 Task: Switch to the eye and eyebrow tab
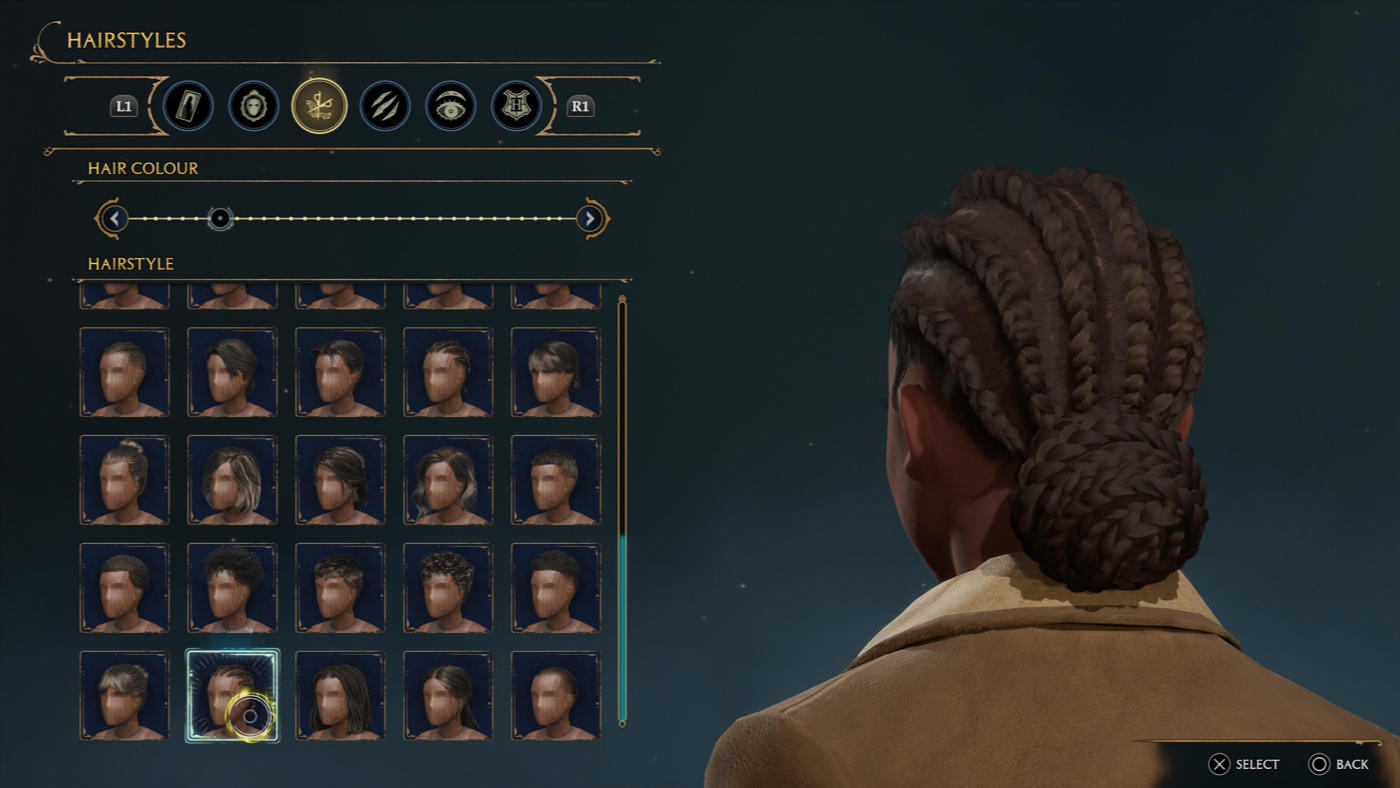click(450, 105)
